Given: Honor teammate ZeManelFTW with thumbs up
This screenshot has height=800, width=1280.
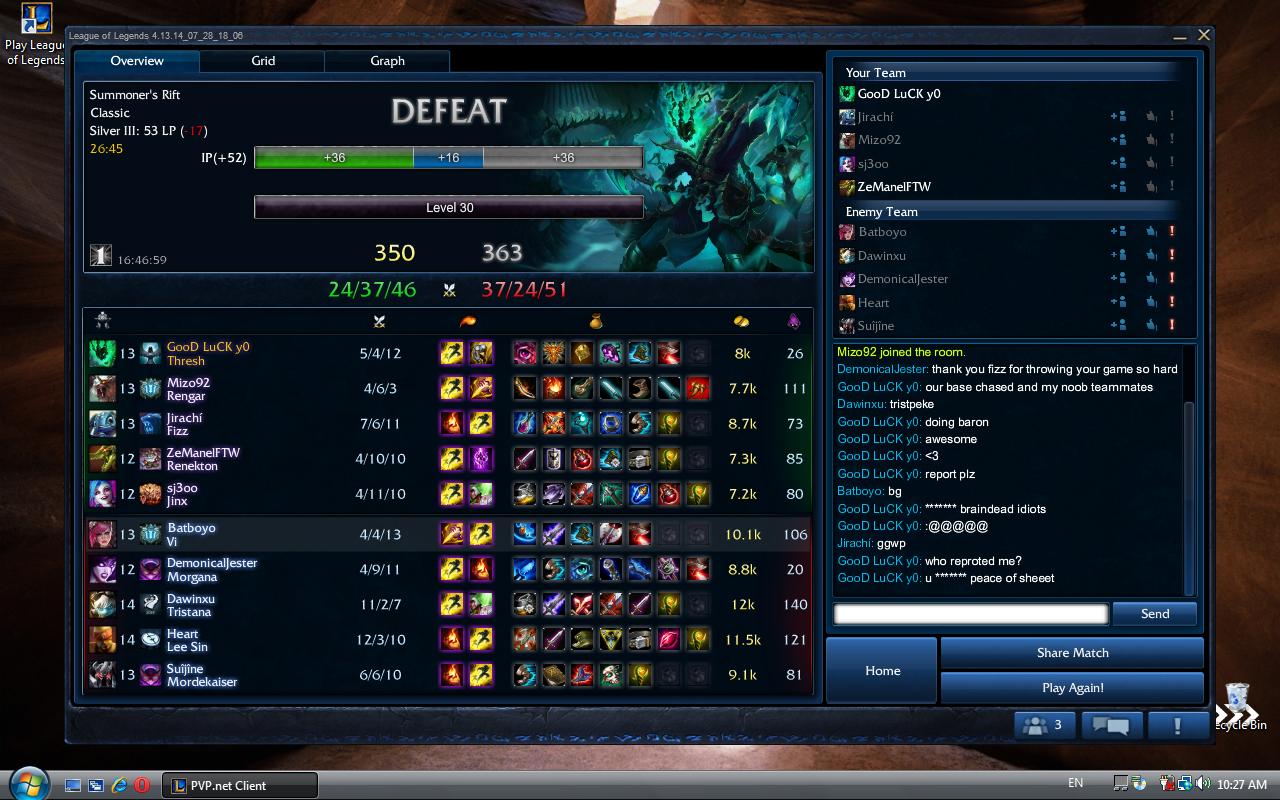Looking at the screenshot, I should 1151,187.
